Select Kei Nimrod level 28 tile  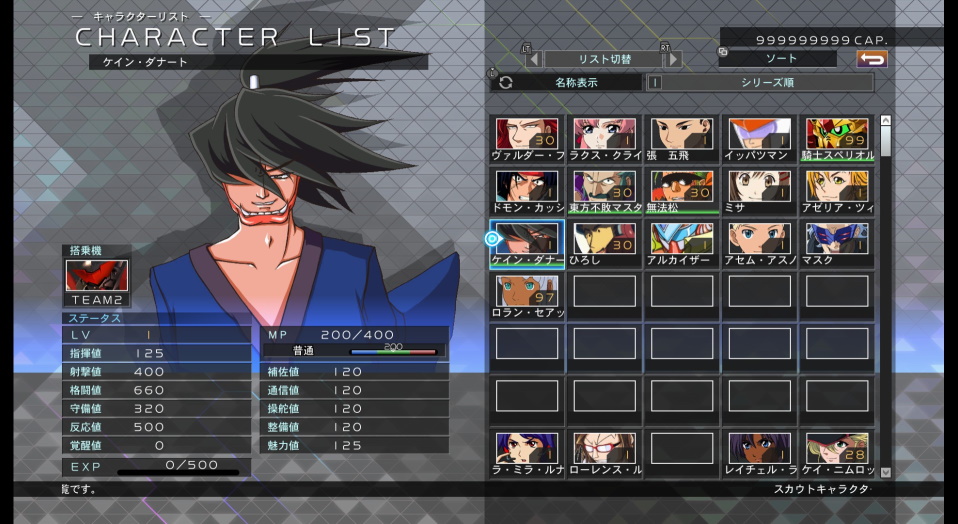(837, 453)
